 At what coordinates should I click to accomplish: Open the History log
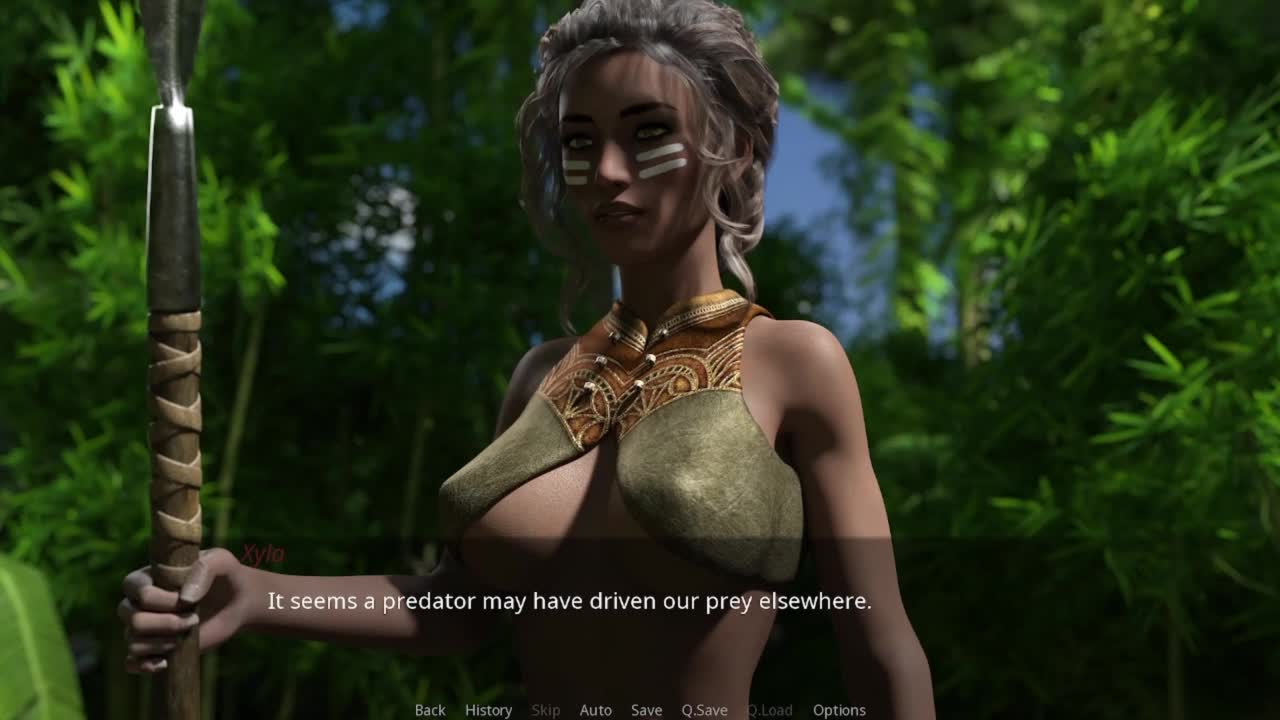coord(488,710)
